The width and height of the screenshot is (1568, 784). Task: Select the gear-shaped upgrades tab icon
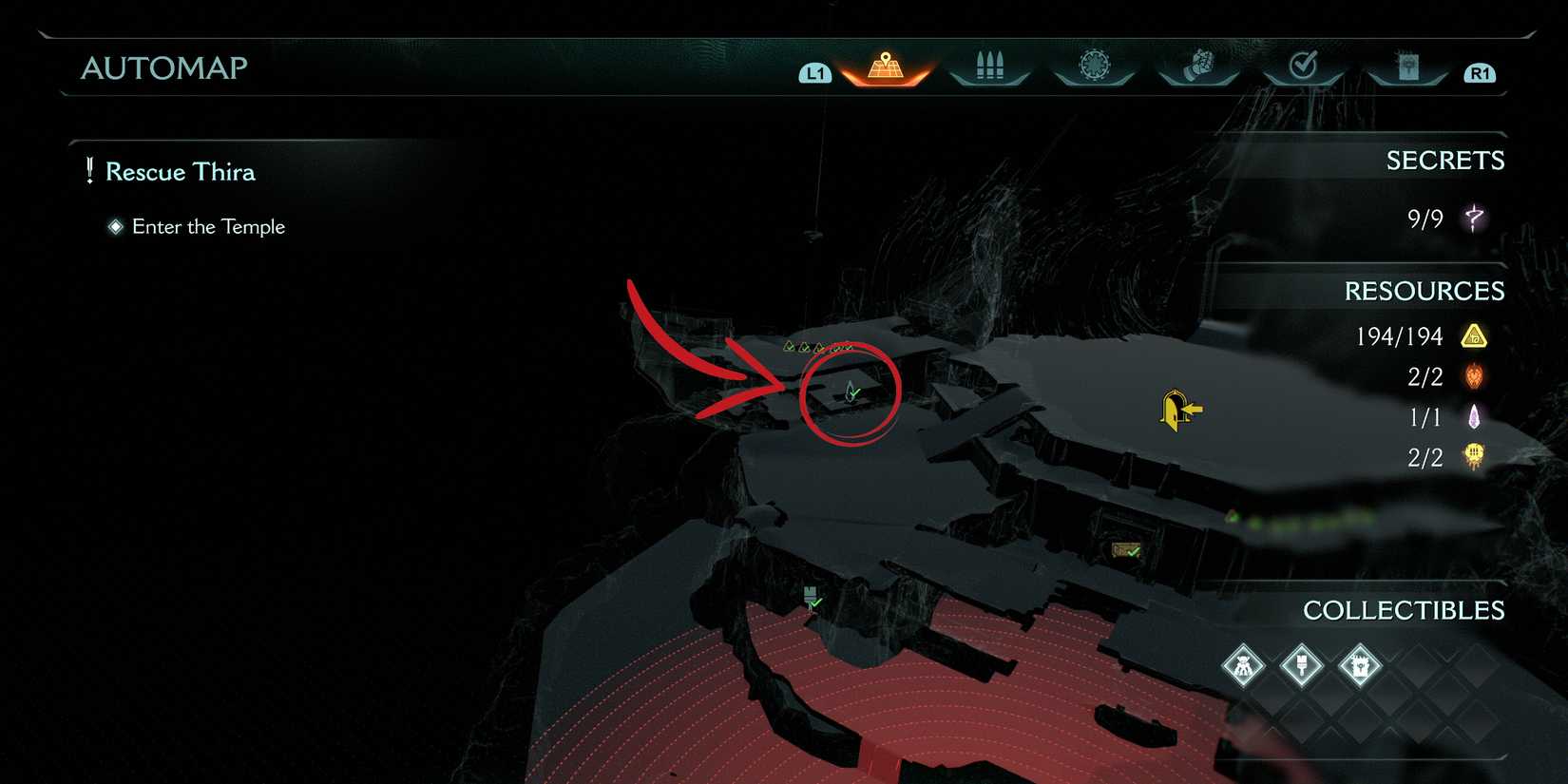(x=1094, y=65)
